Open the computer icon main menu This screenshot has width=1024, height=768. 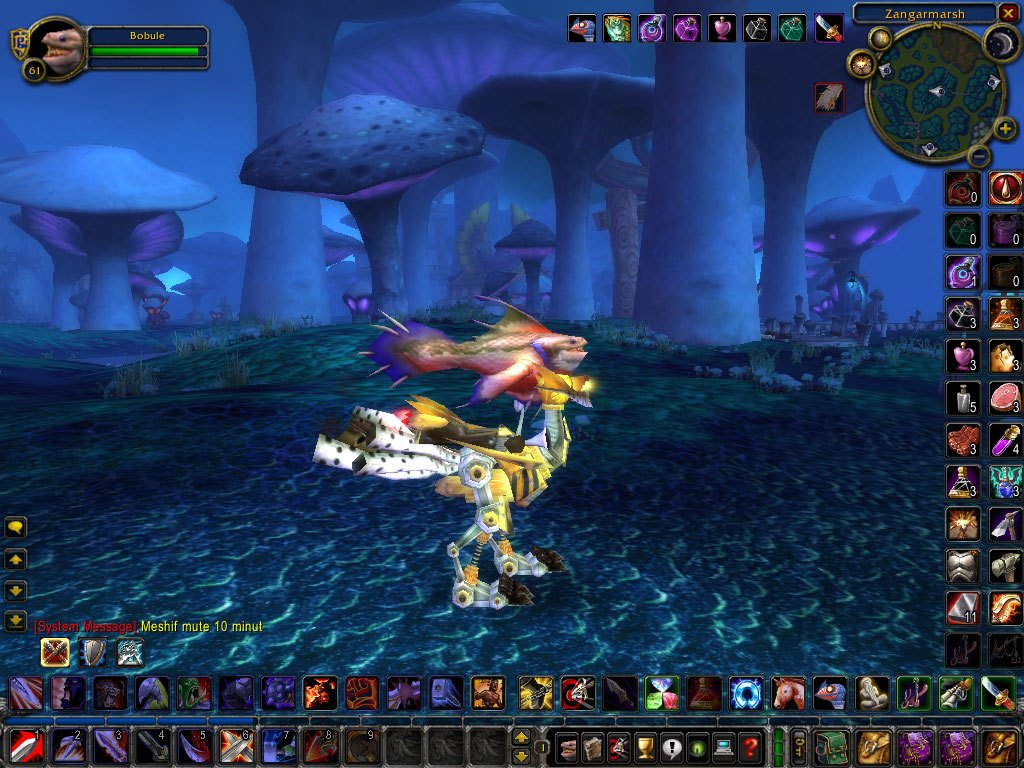pos(723,746)
